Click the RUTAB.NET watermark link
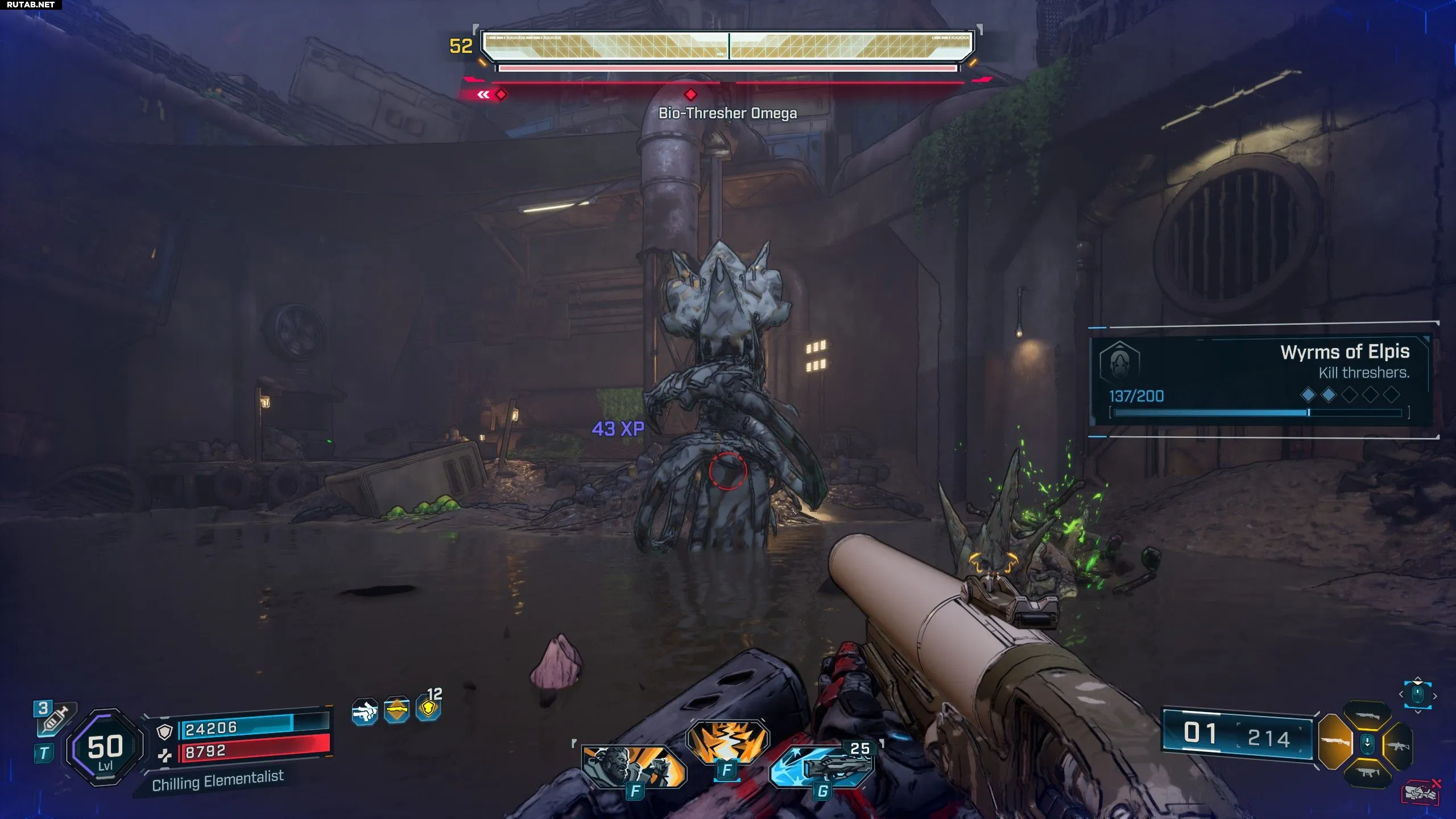 pyautogui.click(x=31, y=5)
